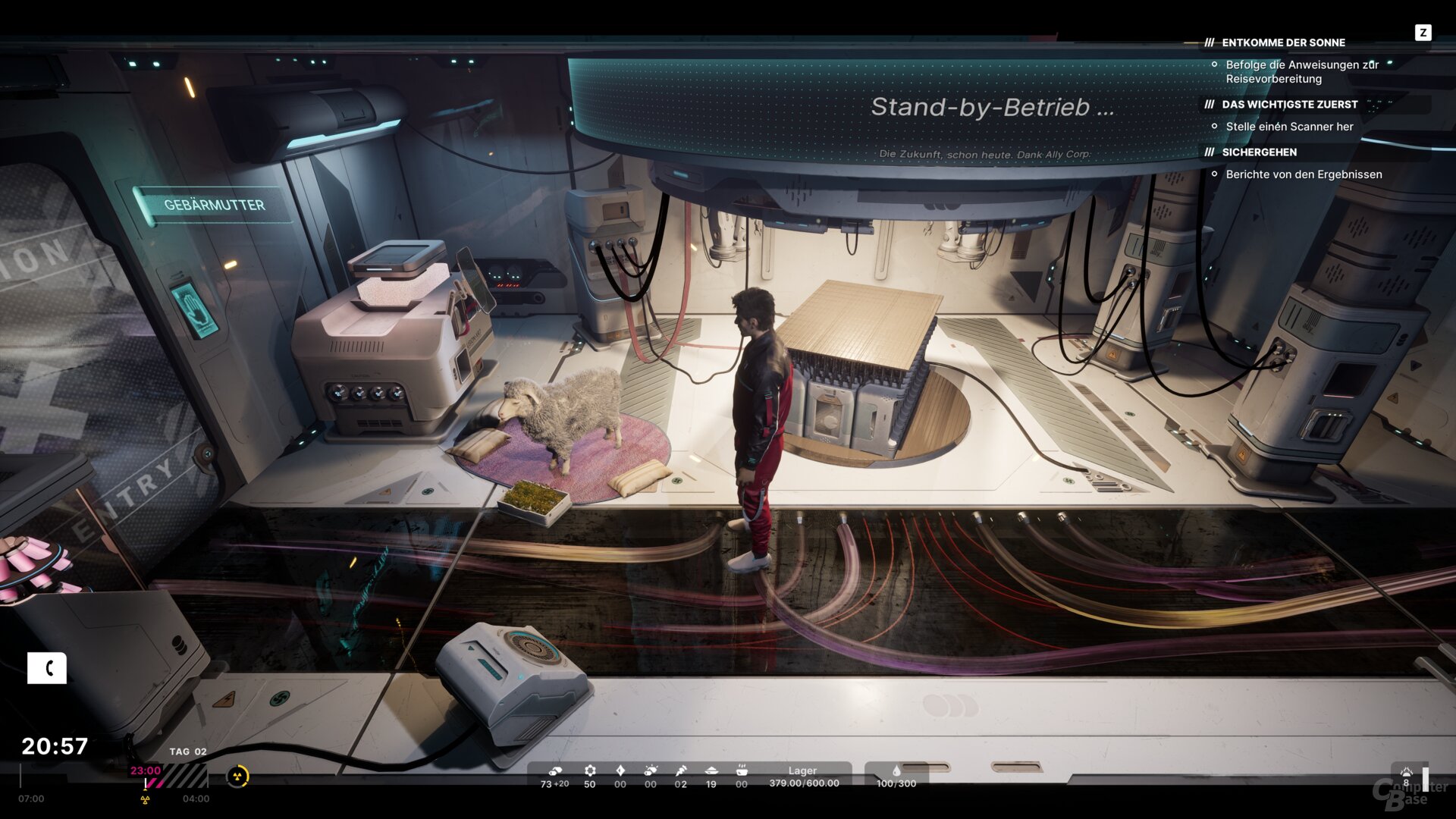Click the water droplet icon near 100/300

point(897,771)
